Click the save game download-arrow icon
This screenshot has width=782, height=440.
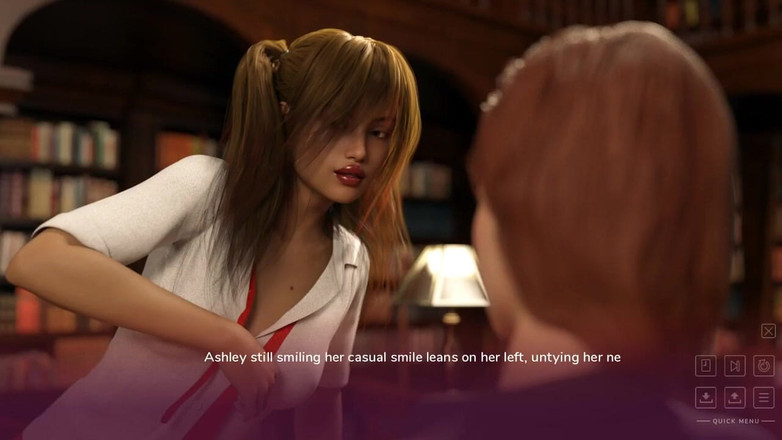[x=705, y=397]
